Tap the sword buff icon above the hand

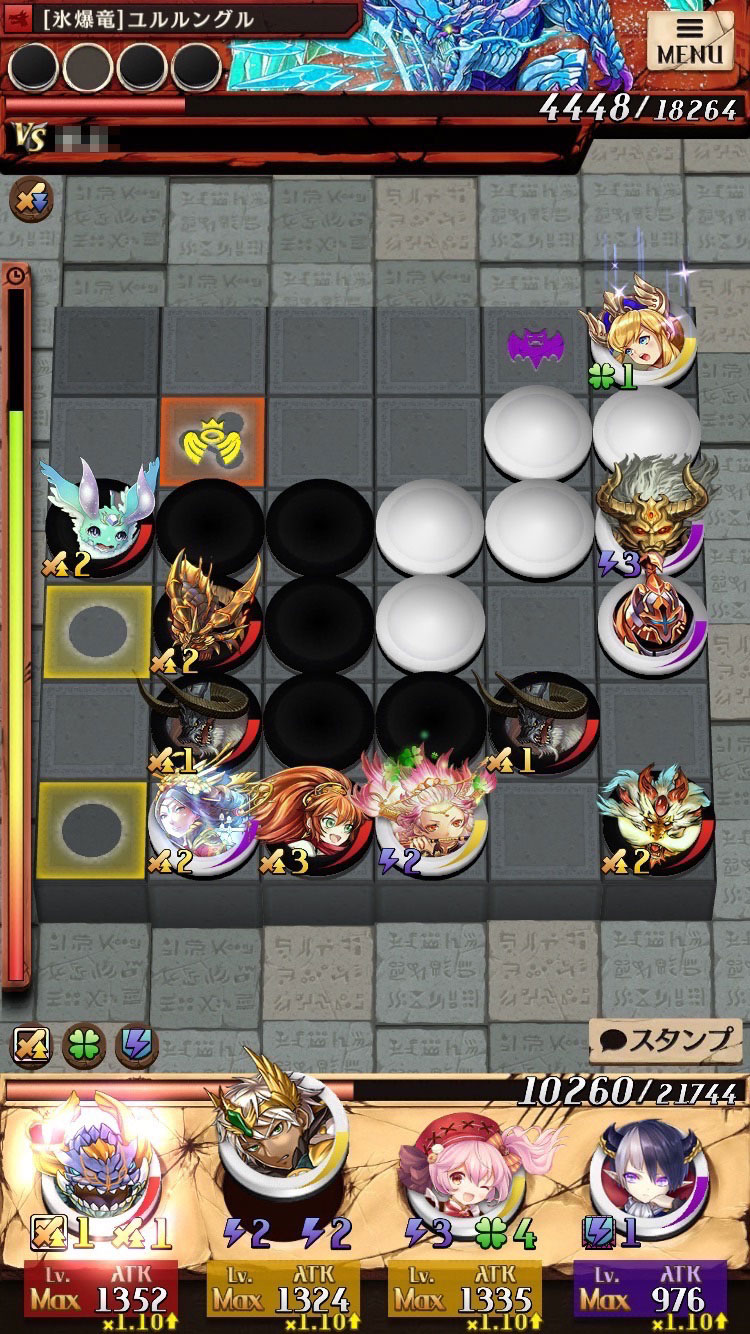point(30,1046)
